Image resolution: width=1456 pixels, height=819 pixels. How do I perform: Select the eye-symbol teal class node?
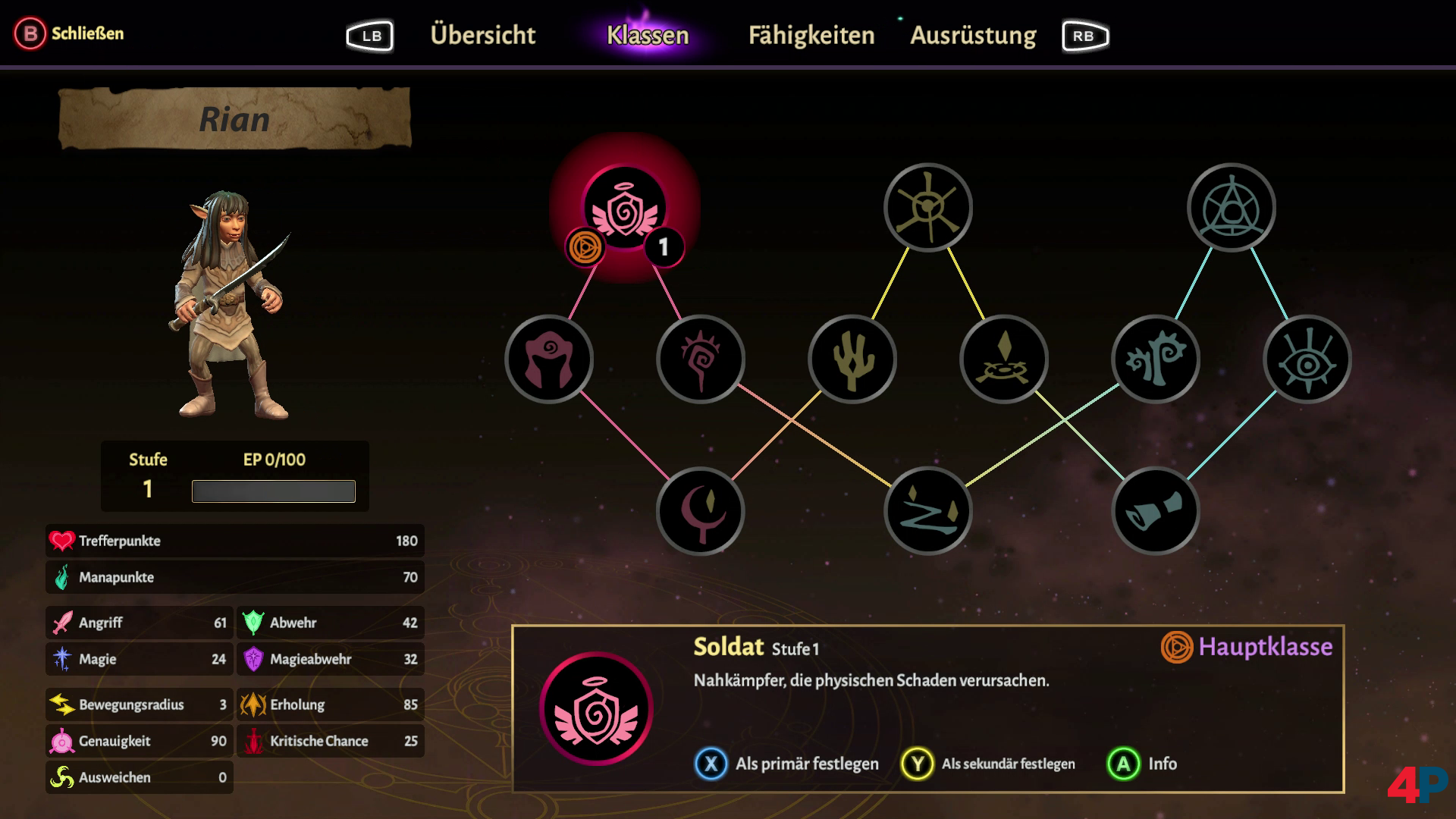[1306, 359]
